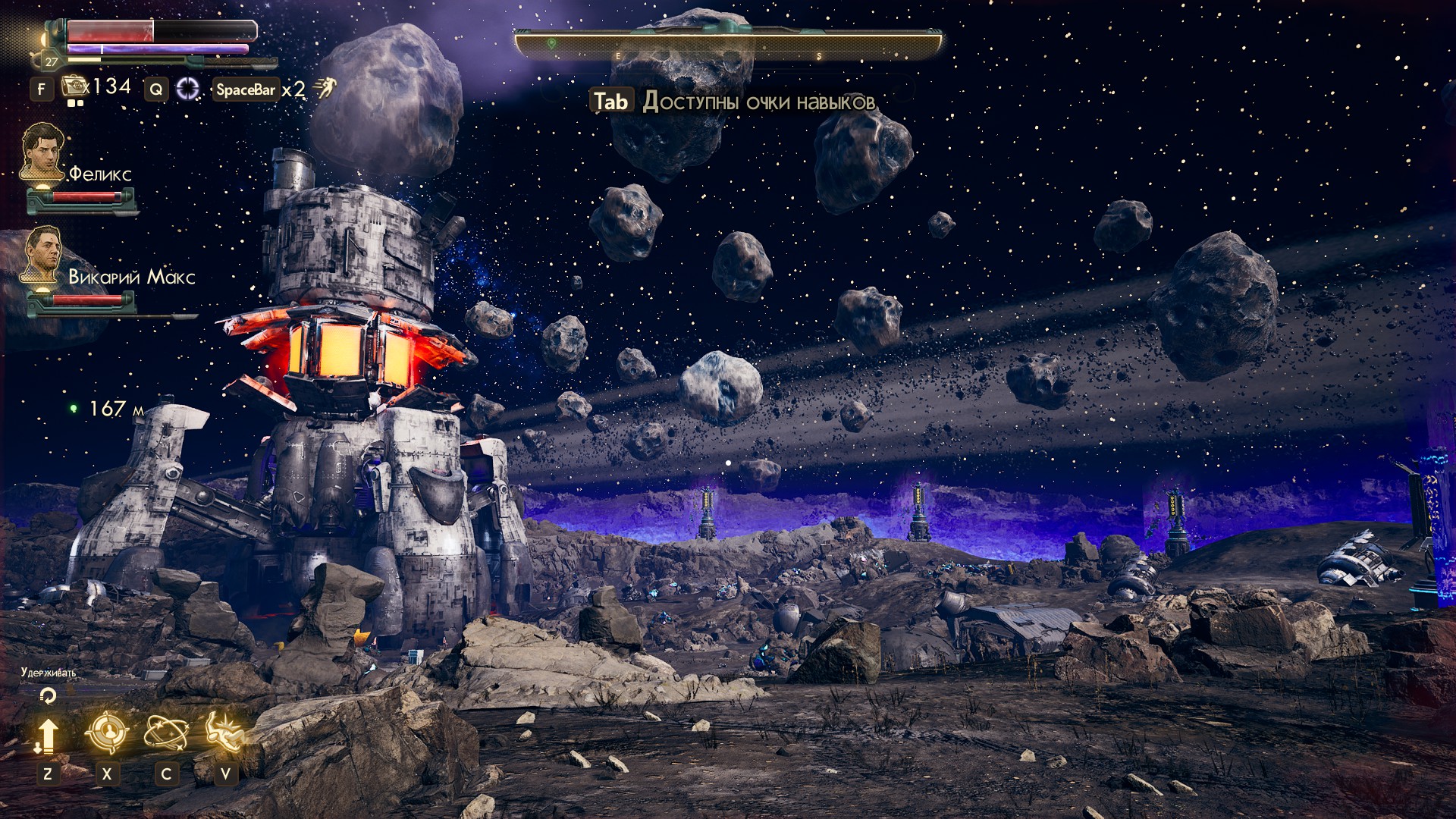The width and height of the screenshot is (1456, 819).
Task: Choose the companion attack target command
Action: (107, 733)
